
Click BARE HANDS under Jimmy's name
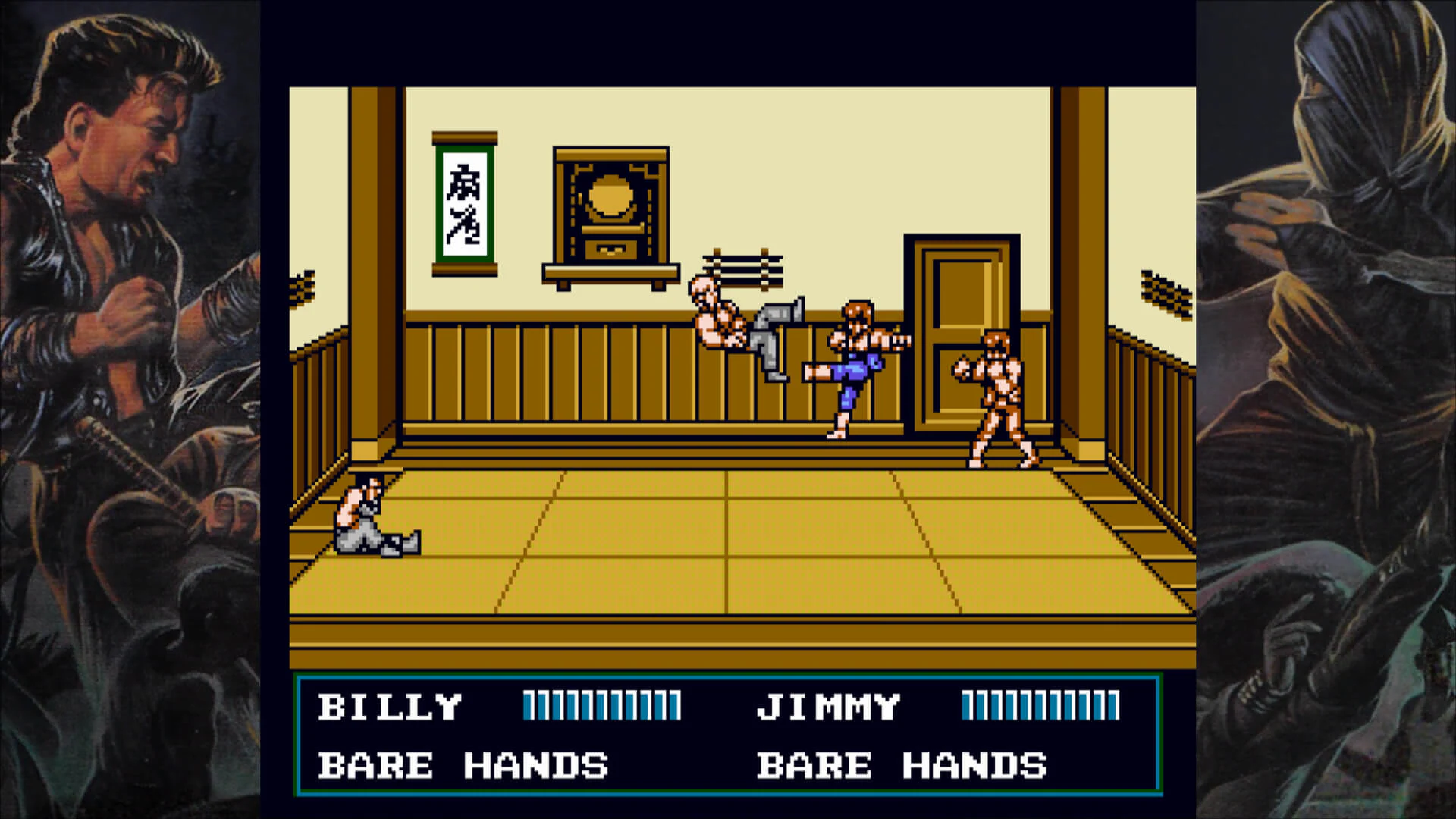[x=902, y=766]
